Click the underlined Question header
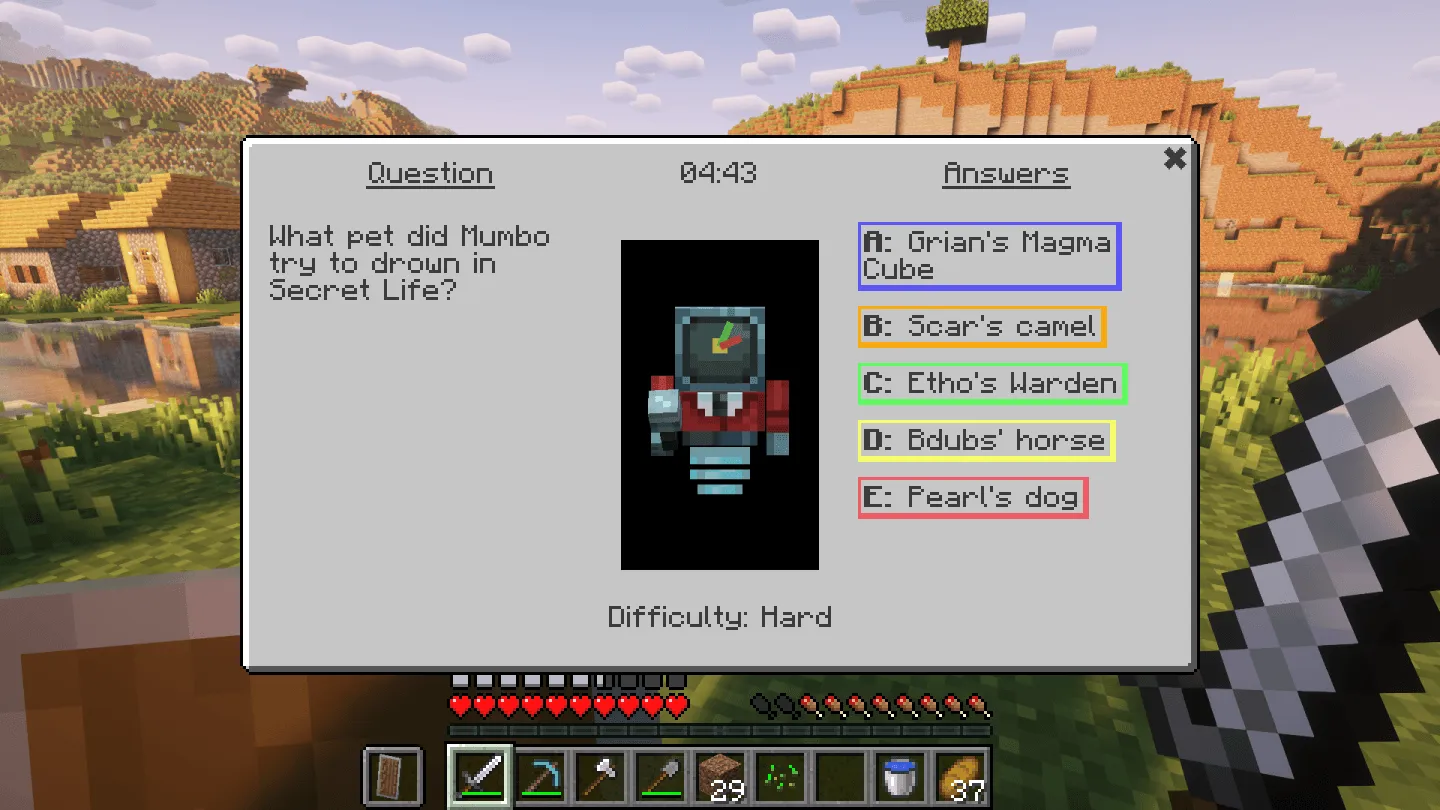This screenshot has width=1440, height=810. coord(430,173)
